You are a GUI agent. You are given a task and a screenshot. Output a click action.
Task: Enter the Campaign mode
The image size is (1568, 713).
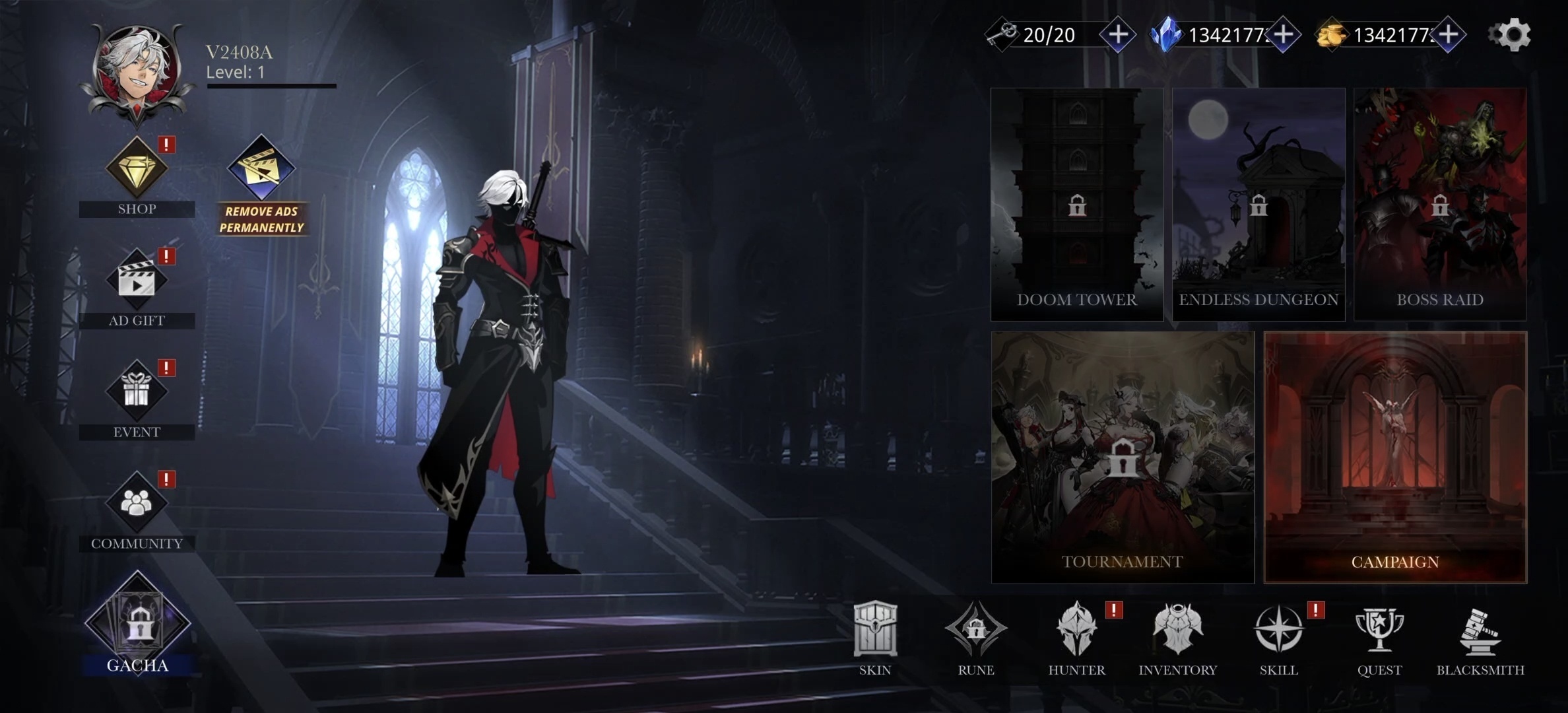tap(1395, 458)
